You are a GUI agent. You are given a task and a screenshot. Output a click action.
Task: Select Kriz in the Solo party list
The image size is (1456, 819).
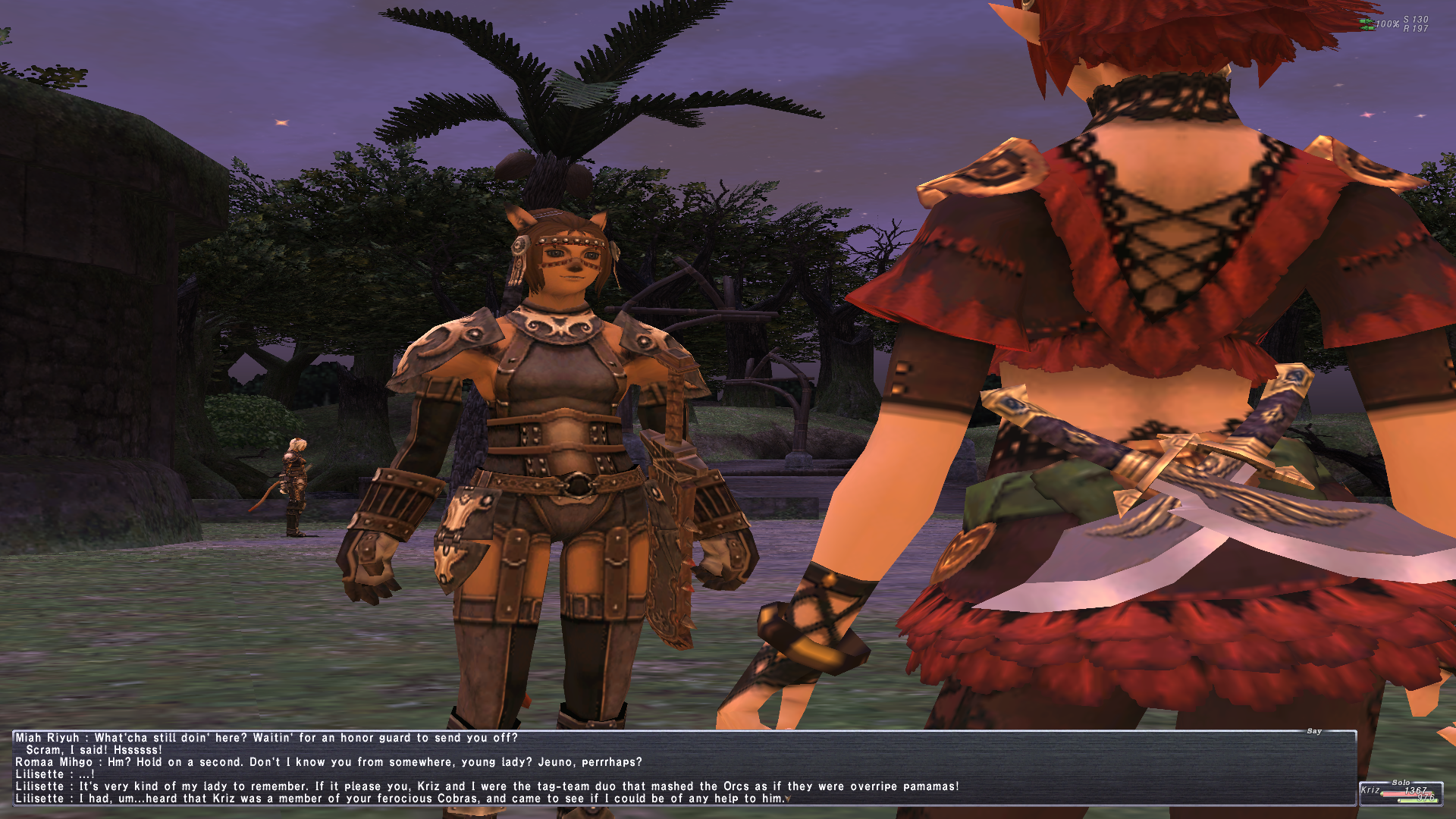tap(1372, 790)
